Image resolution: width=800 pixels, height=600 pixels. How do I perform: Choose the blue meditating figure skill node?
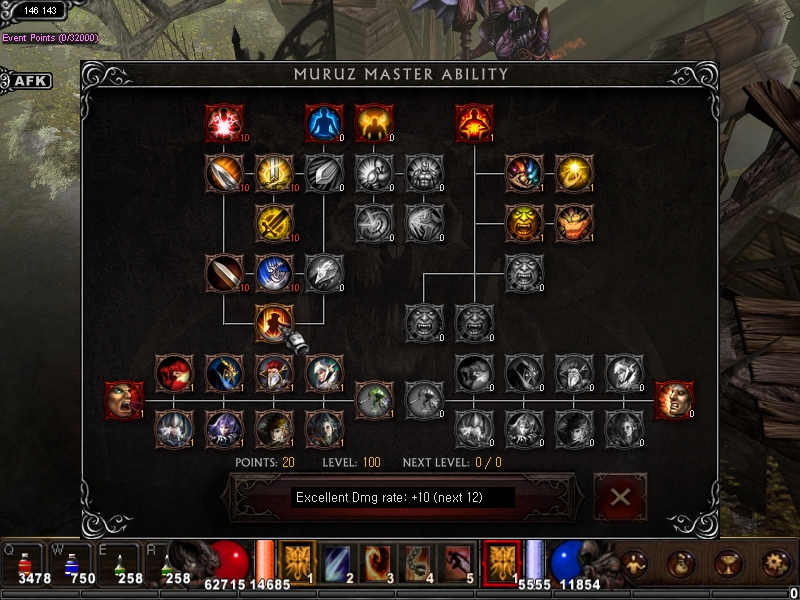click(324, 124)
